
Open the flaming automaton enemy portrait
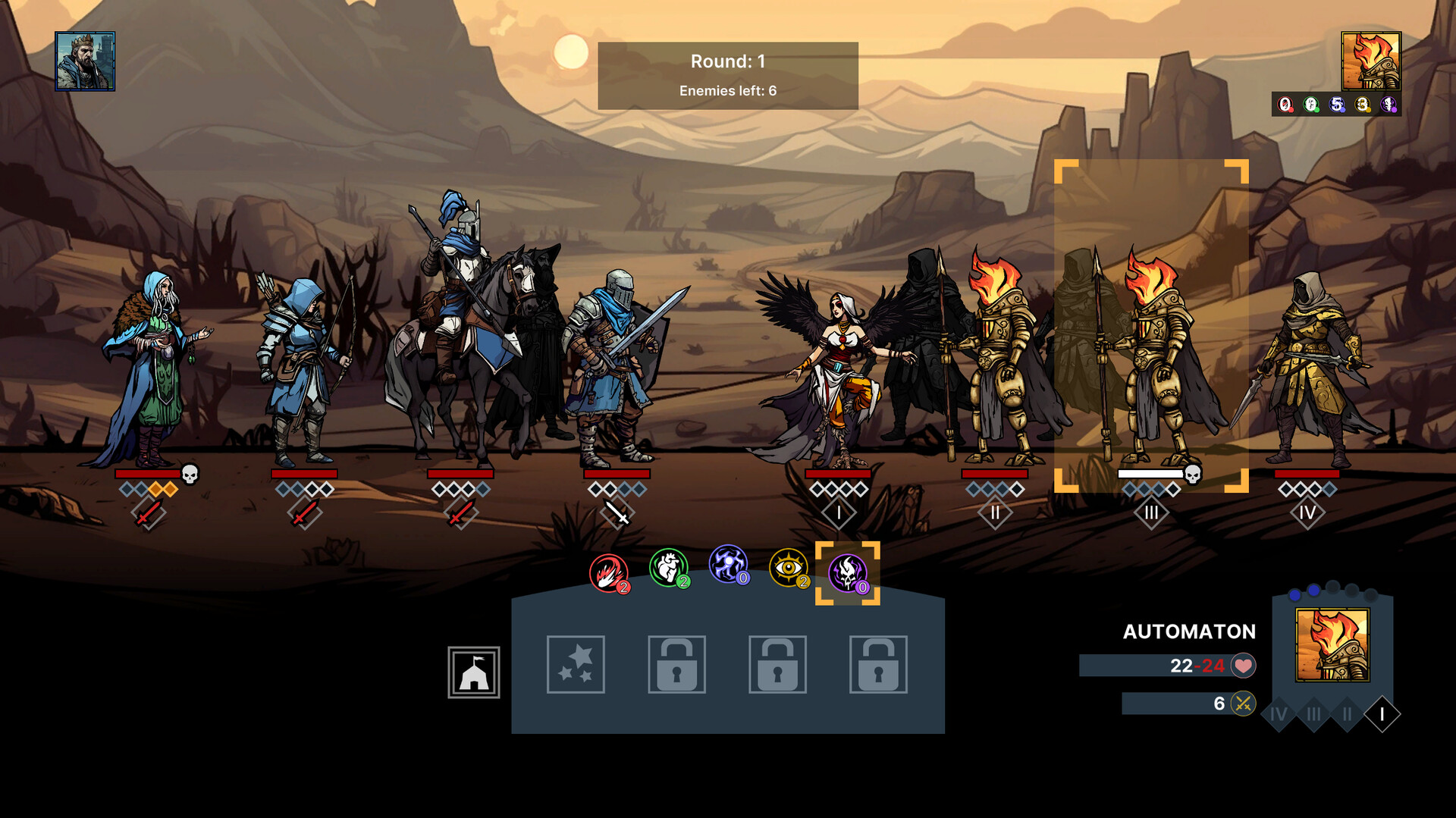(x=1370, y=61)
